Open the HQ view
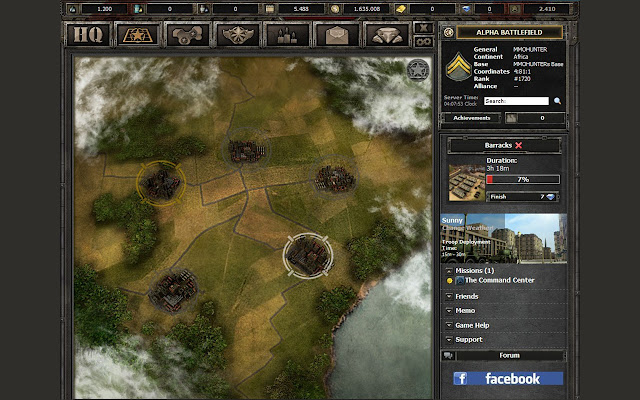Image resolution: width=640 pixels, height=400 pixels. [x=90, y=35]
